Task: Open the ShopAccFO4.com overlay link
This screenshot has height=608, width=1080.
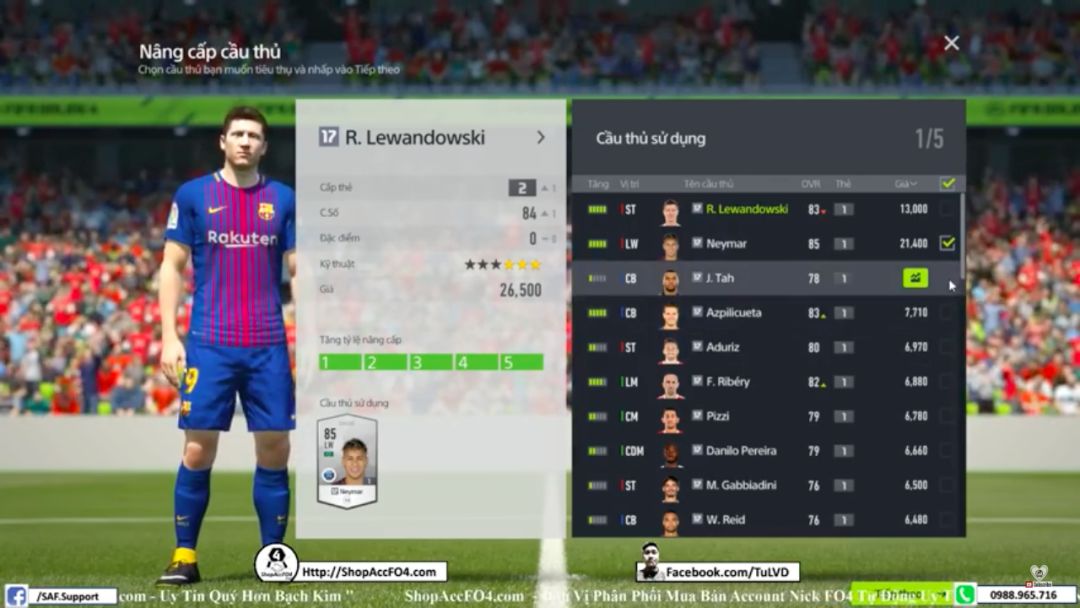Action: [370, 572]
